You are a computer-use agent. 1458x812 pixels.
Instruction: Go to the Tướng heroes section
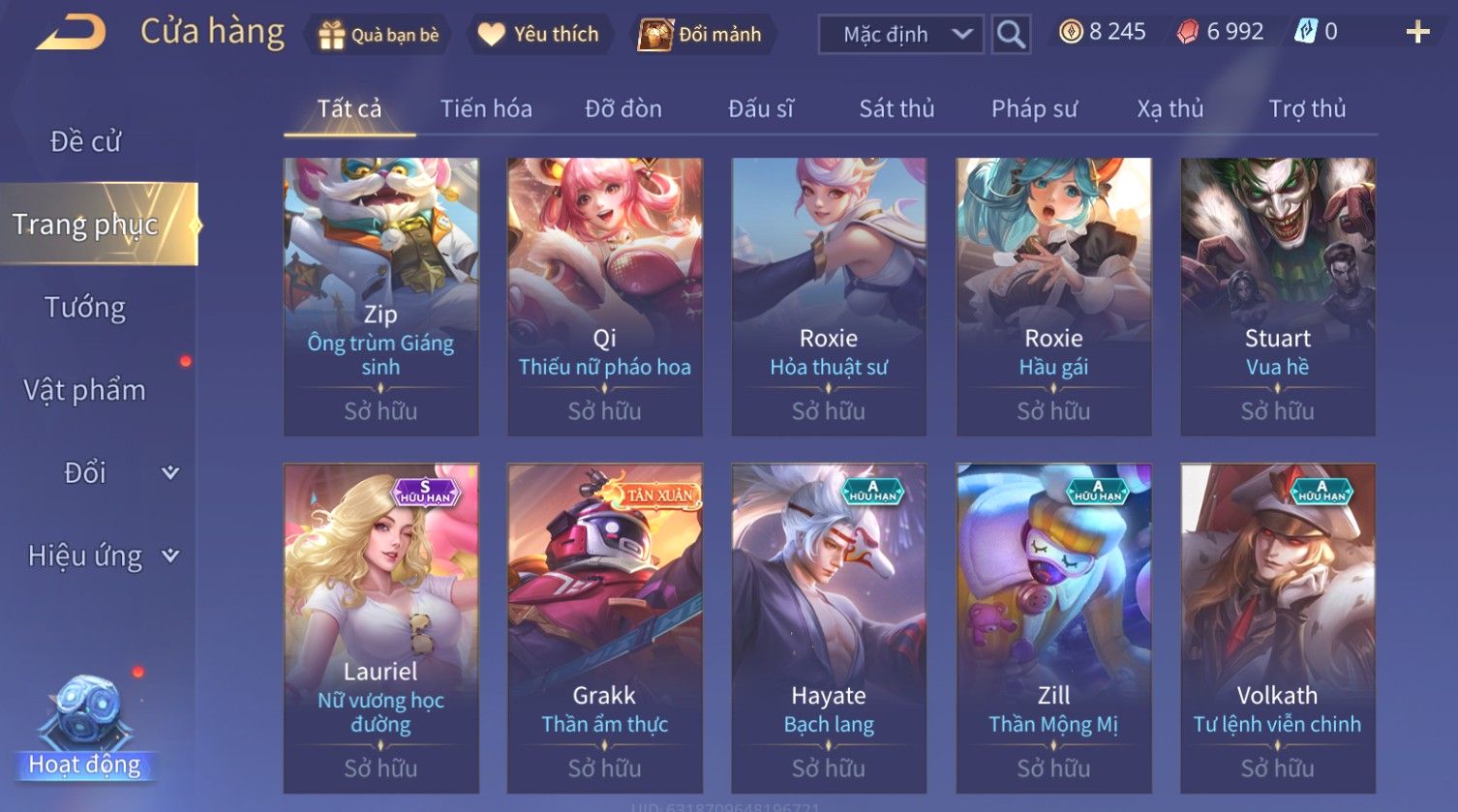pos(85,308)
